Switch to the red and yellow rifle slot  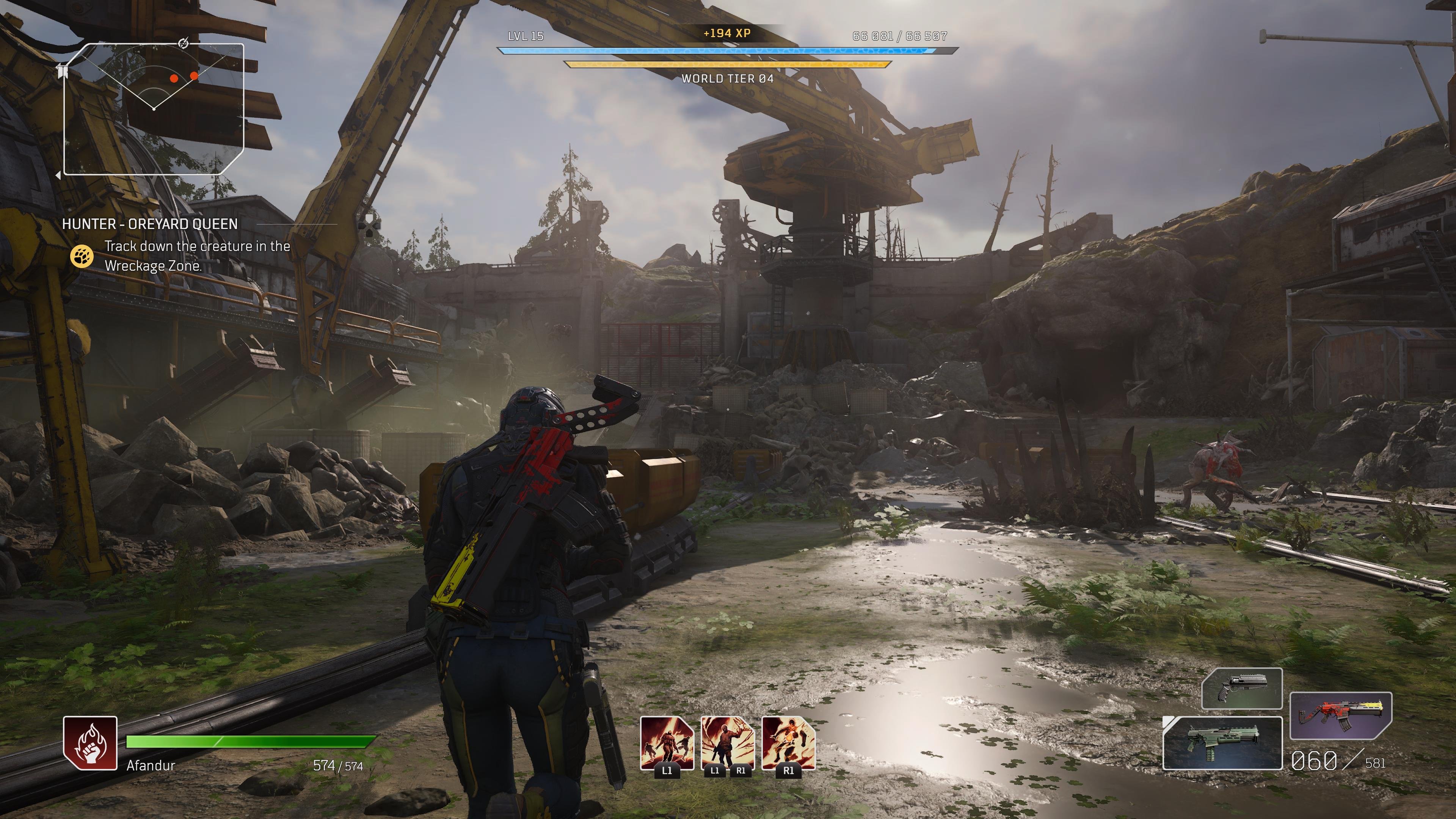(x=1340, y=715)
